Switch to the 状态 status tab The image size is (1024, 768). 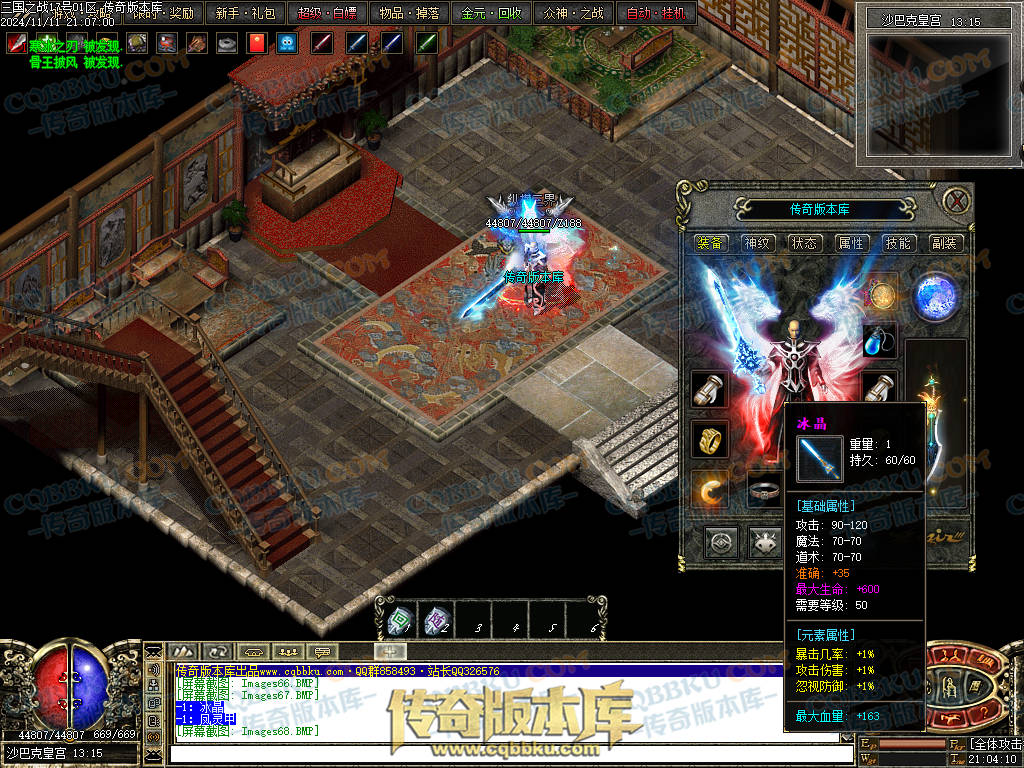[804, 243]
